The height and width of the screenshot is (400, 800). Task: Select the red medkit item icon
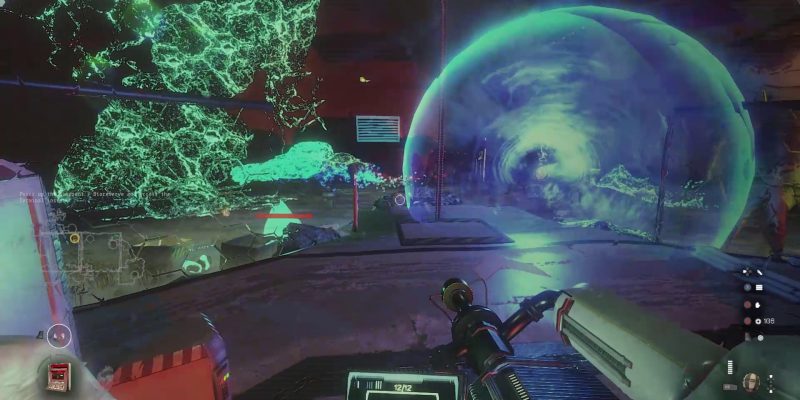(x=59, y=375)
